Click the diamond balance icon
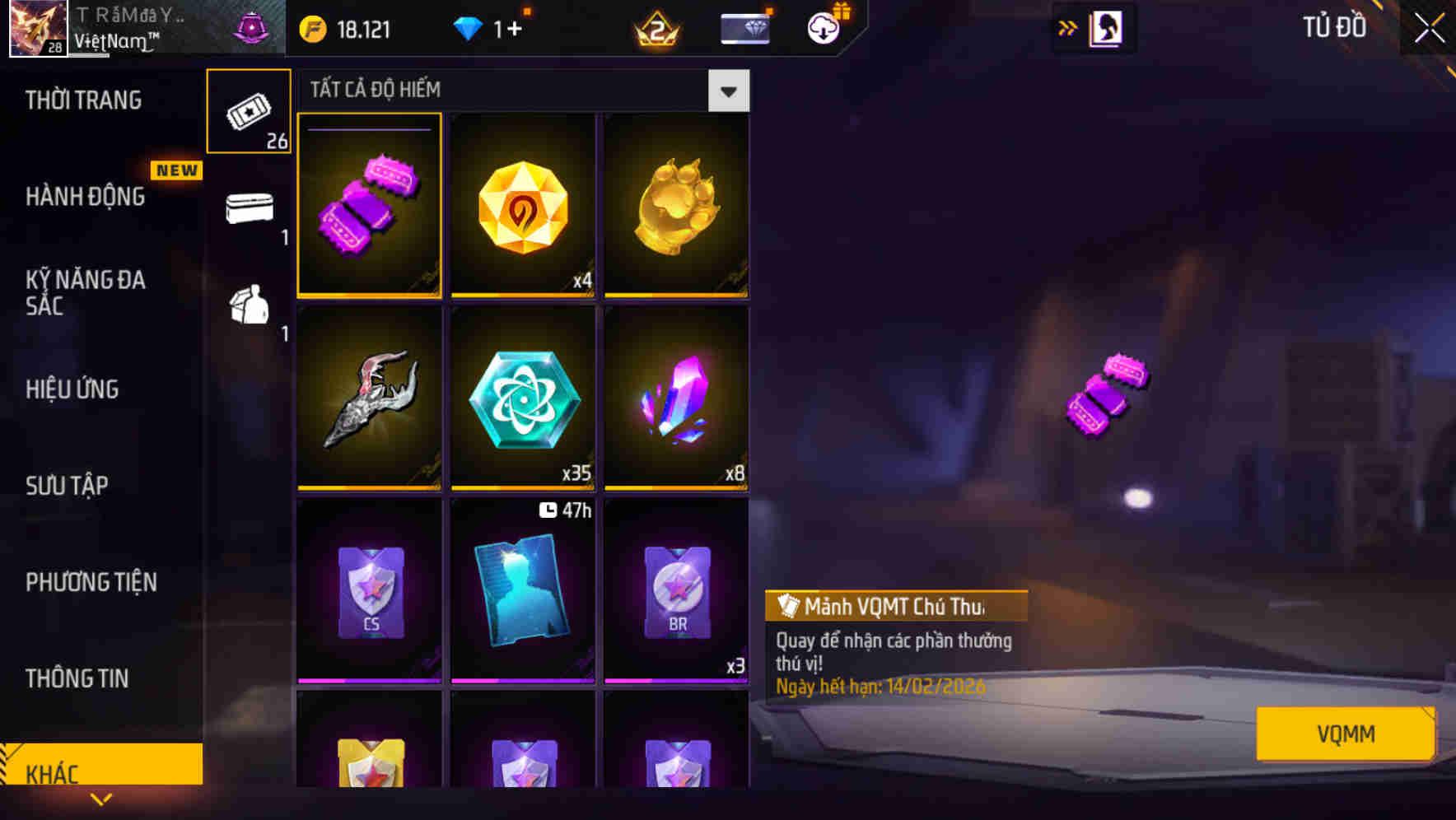1456x820 pixels. 468,27
